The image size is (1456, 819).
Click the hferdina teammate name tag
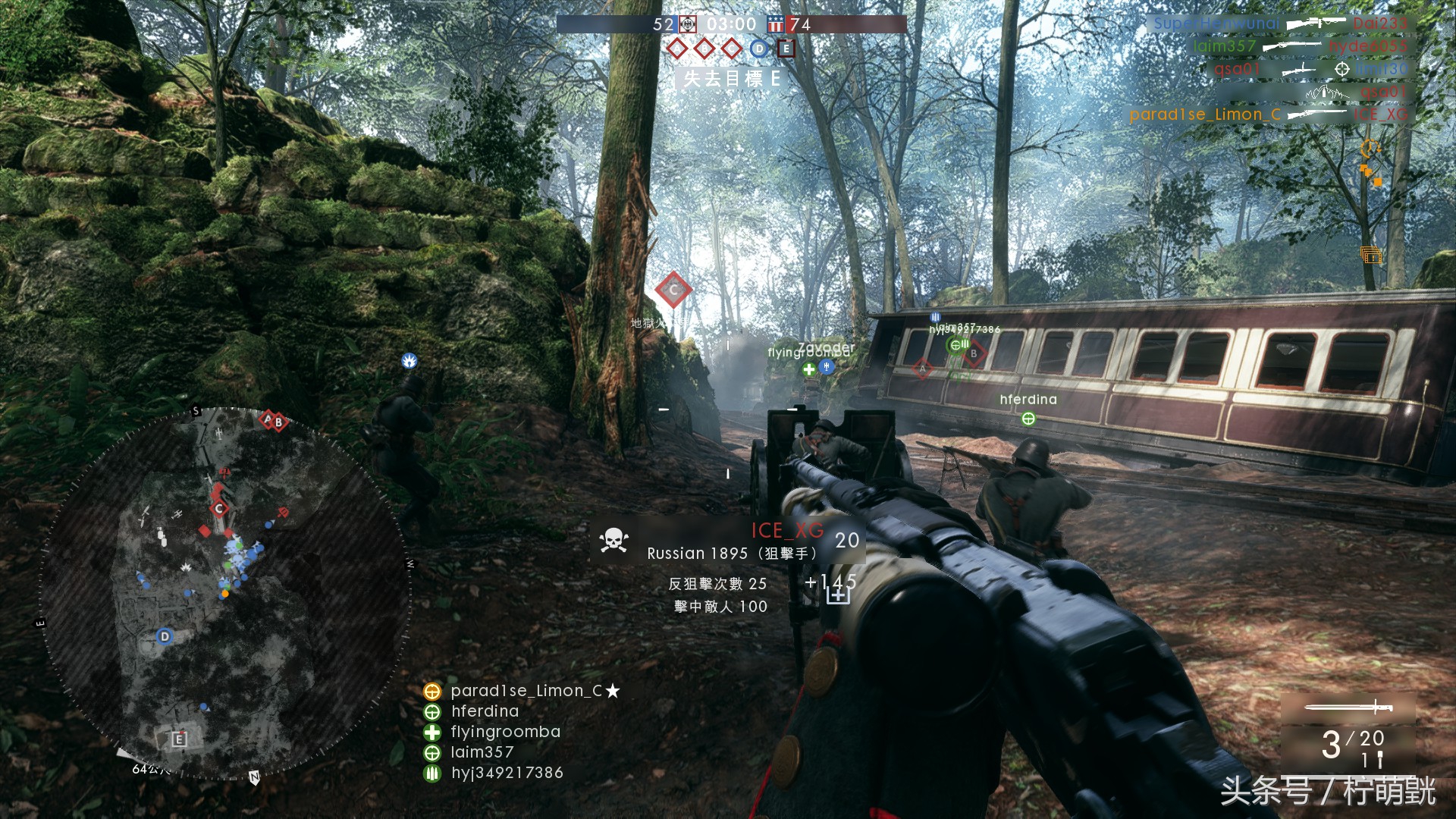pos(1028,400)
